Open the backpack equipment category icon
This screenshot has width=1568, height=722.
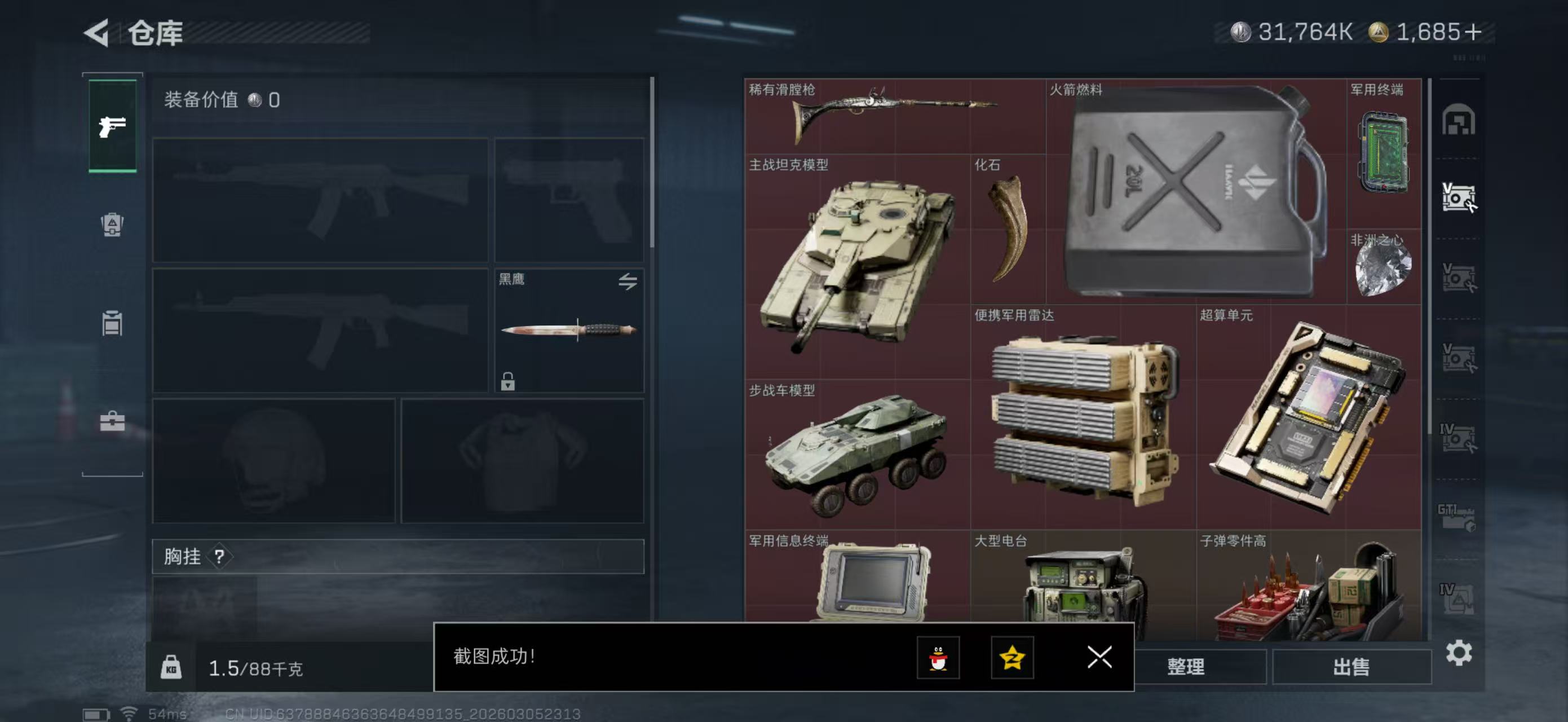(x=113, y=226)
